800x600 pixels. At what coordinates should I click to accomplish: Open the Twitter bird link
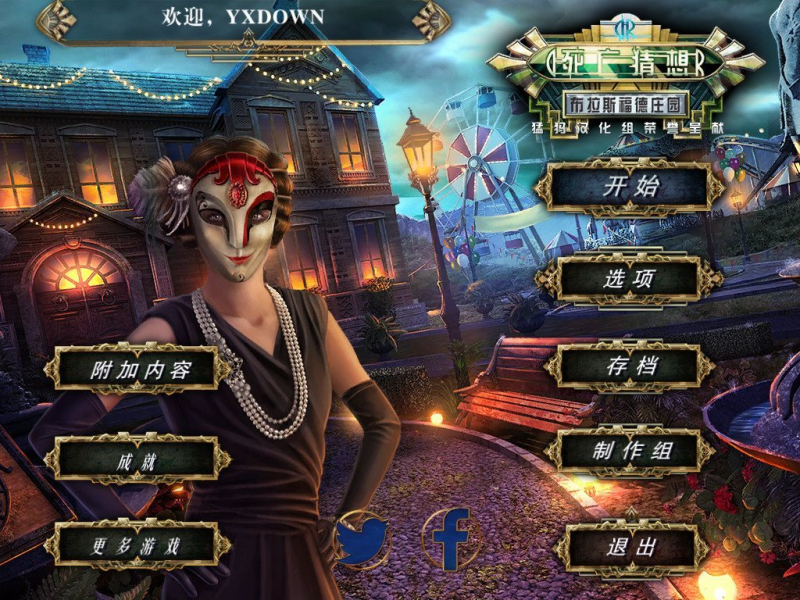point(361,540)
